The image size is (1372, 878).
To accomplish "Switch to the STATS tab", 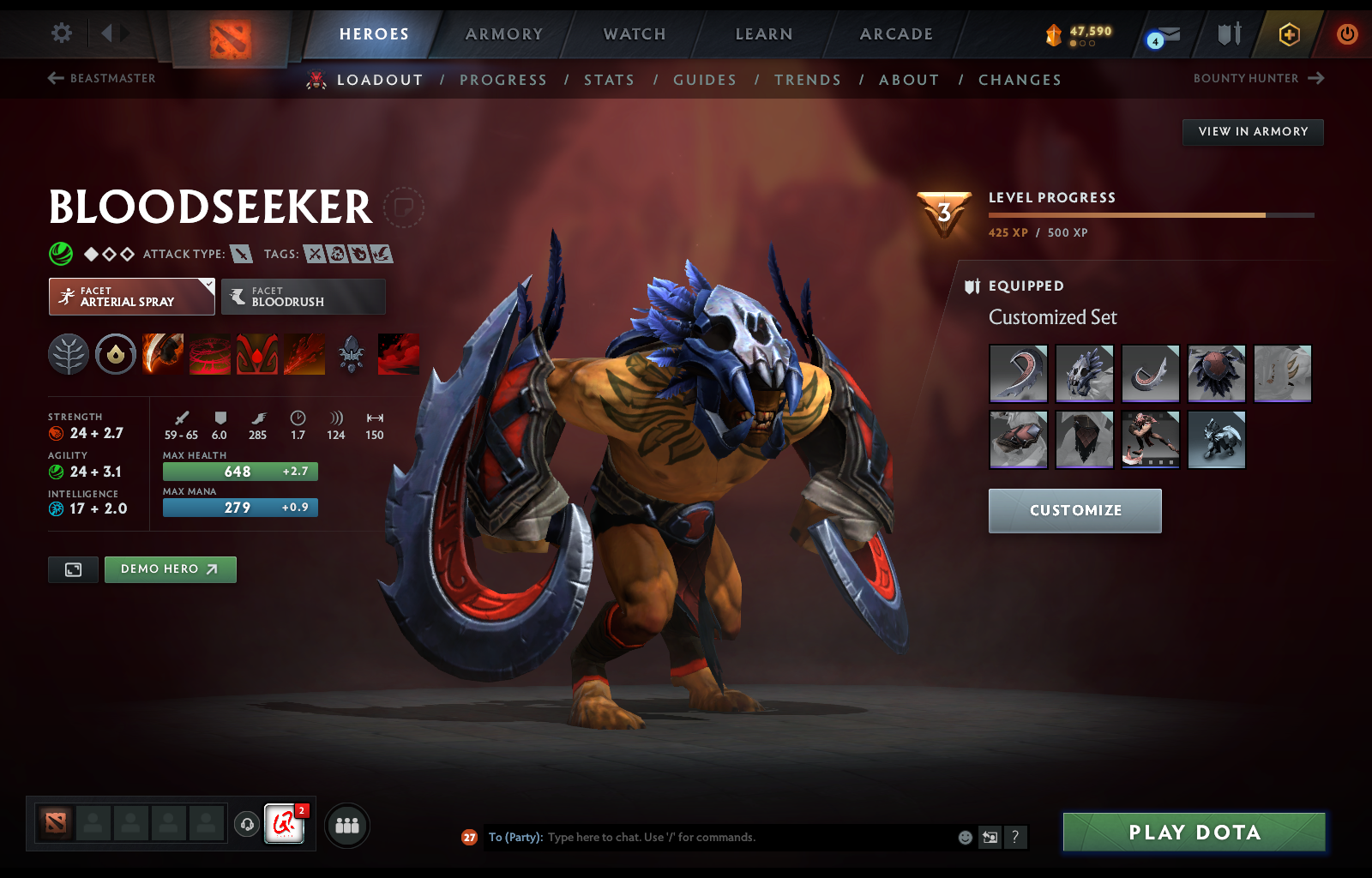I will pyautogui.click(x=609, y=79).
